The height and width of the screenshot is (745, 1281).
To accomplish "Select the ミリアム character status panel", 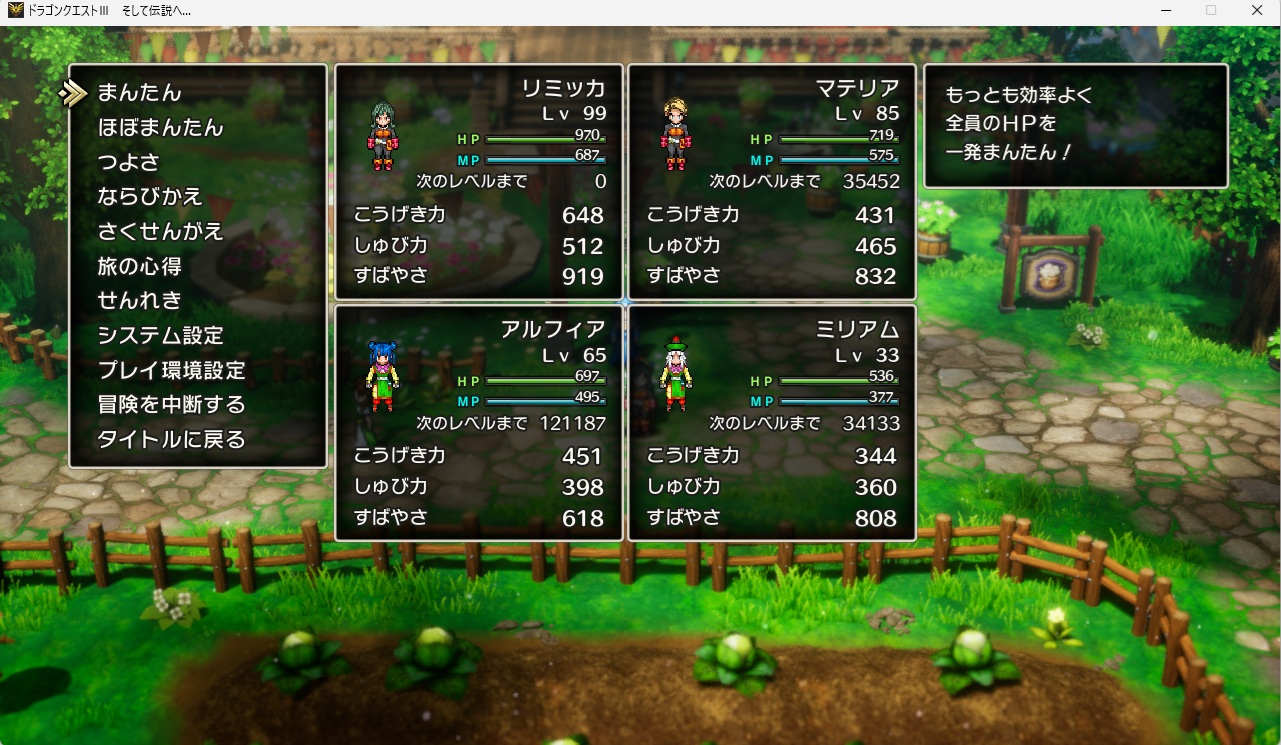I will tap(771, 423).
